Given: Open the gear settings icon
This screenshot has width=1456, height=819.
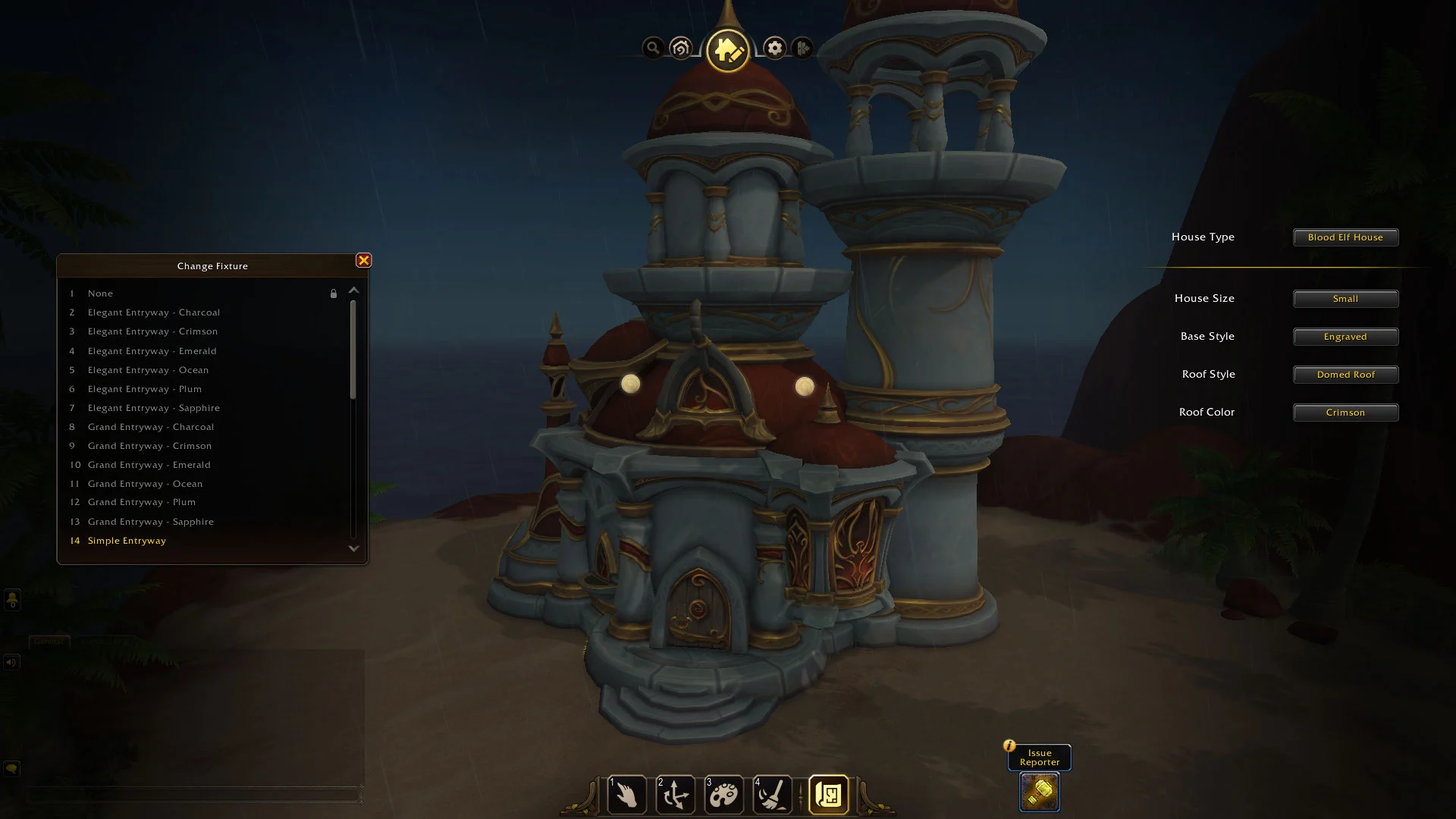Looking at the screenshot, I should 774,49.
